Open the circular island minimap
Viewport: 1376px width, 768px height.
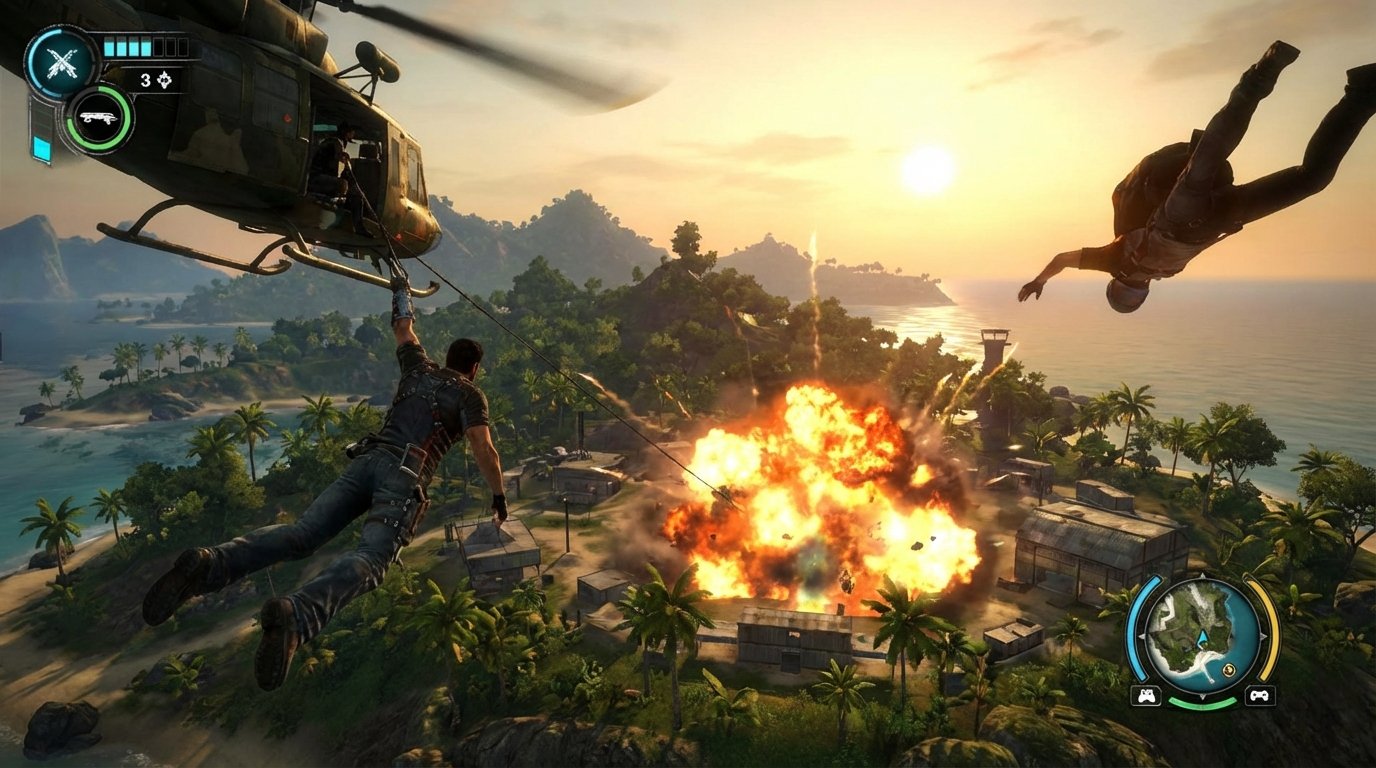point(1202,632)
